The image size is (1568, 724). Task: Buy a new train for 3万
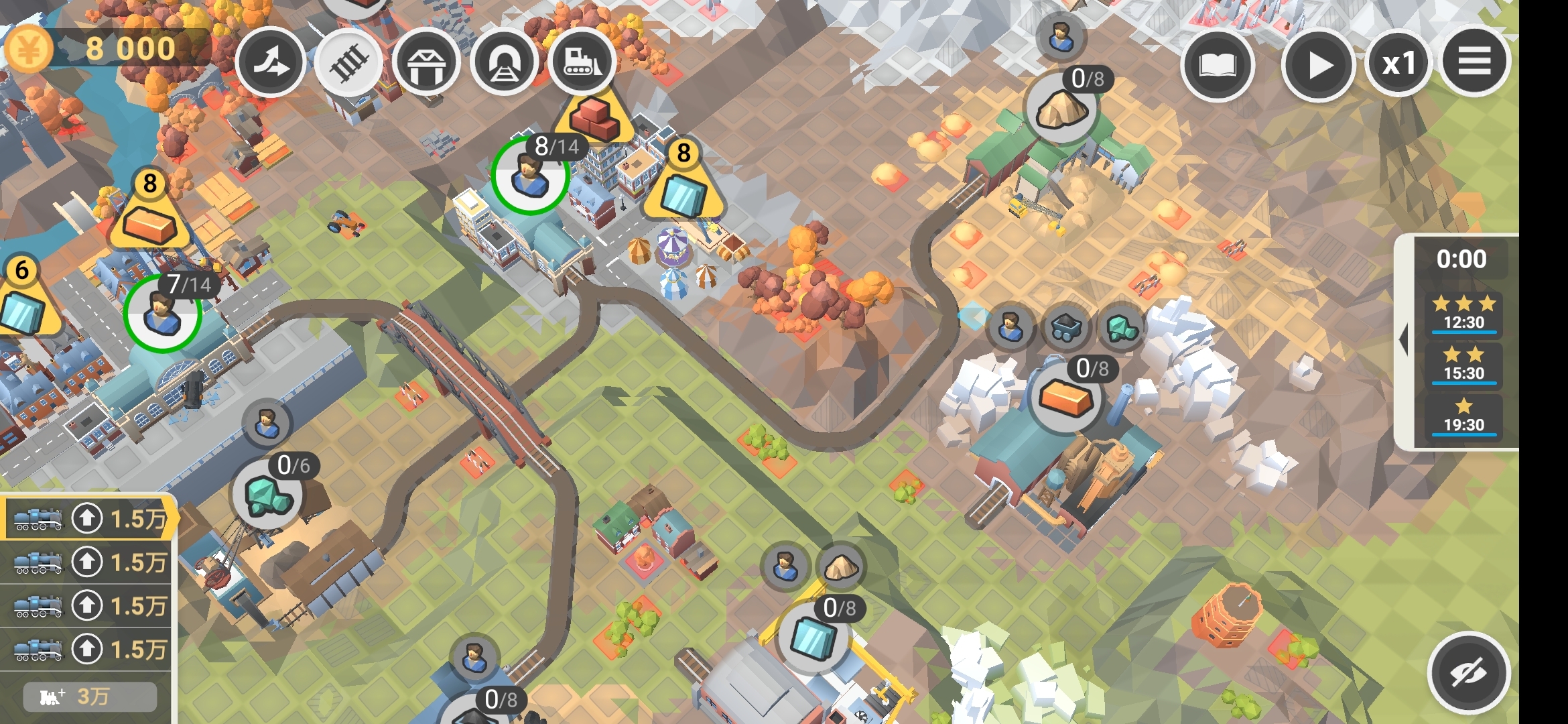pyautogui.click(x=90, y=697)
